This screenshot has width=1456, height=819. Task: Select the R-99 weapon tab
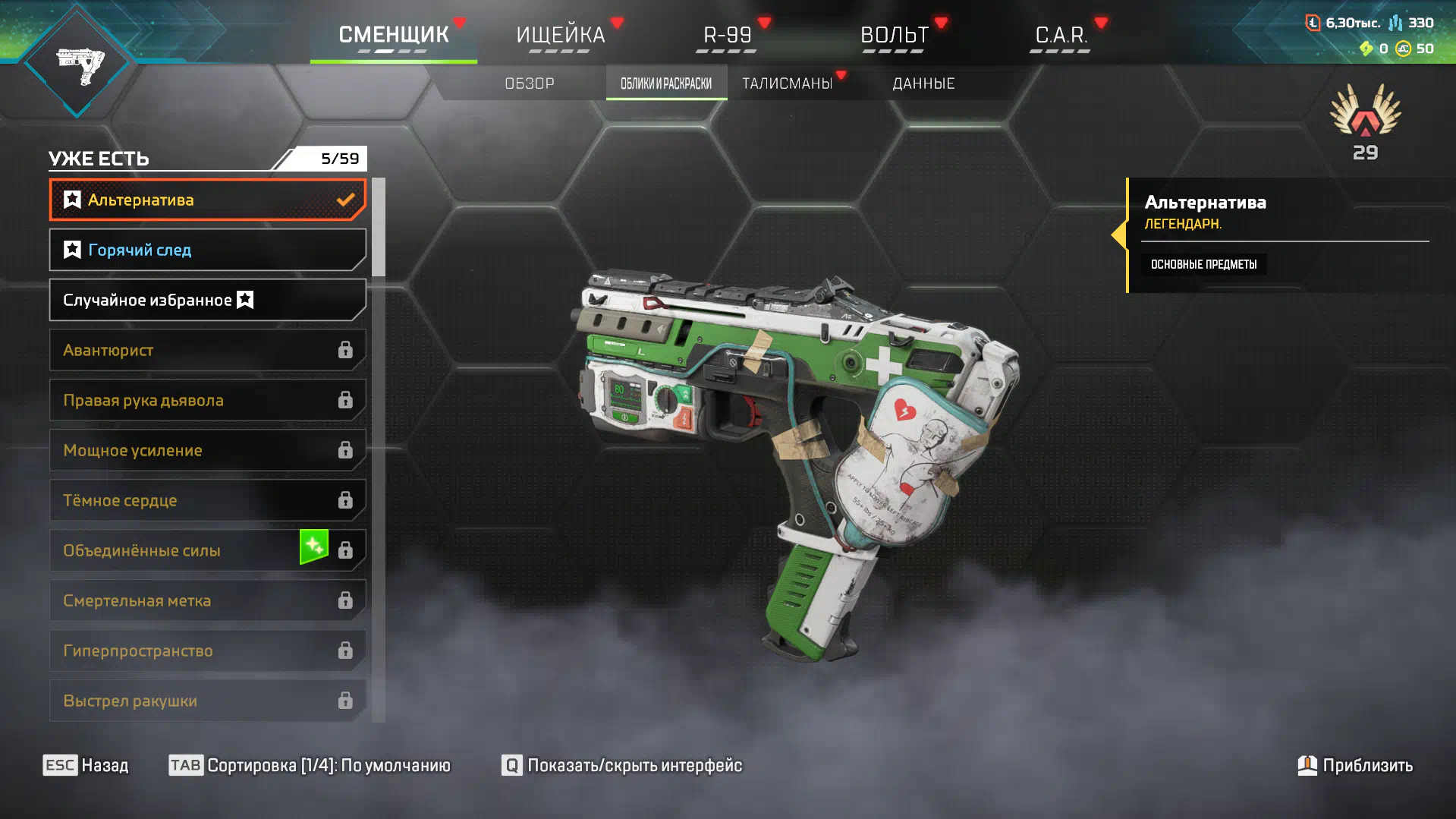(727, 35)
